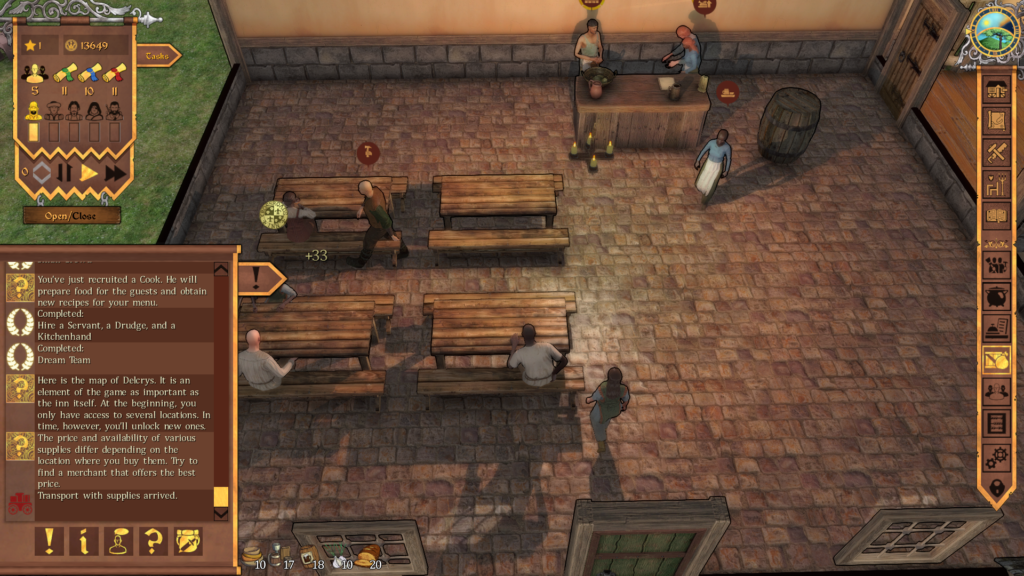Image resolution: width=1024 pixels, height=576 pixels.
Task: Choose the person with speech bubble filter
Action: (x=118, y=541)
